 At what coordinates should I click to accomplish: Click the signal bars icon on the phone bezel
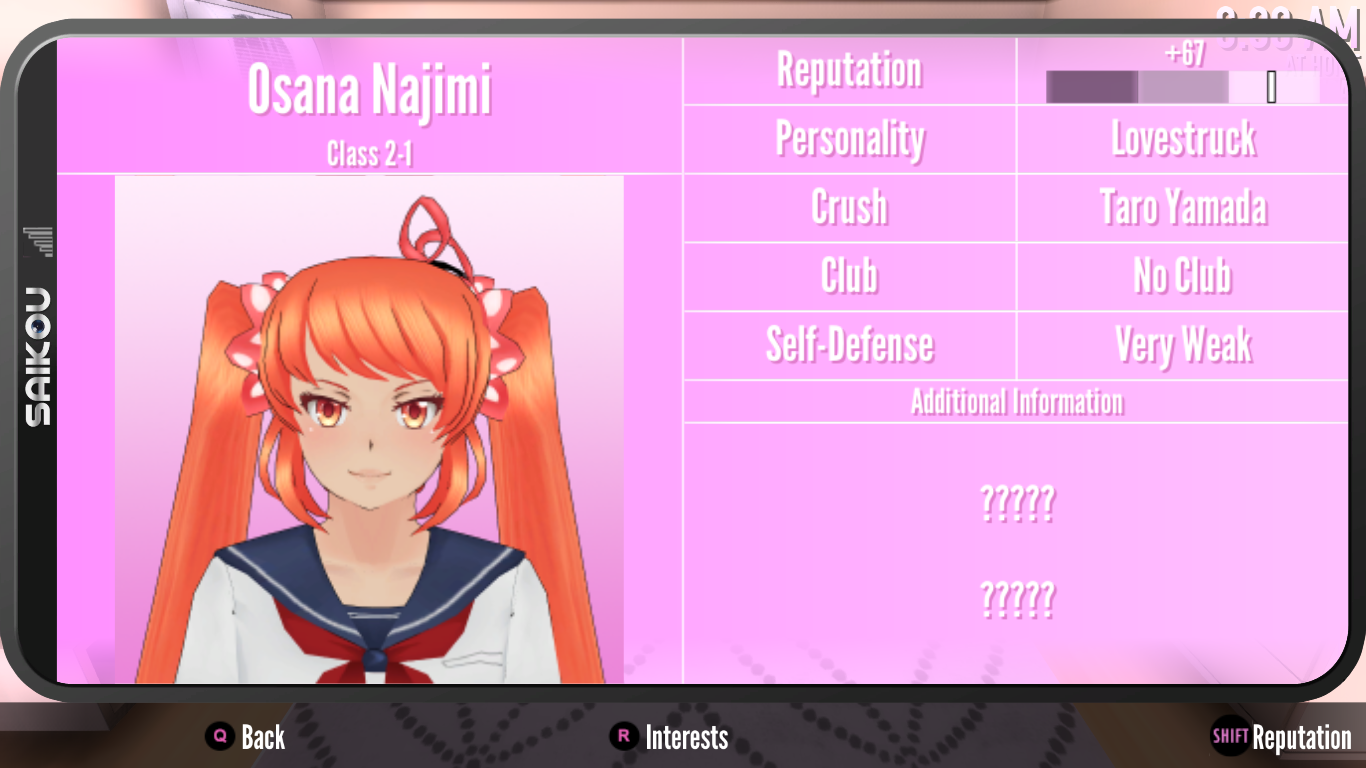(x=38, y=240)
